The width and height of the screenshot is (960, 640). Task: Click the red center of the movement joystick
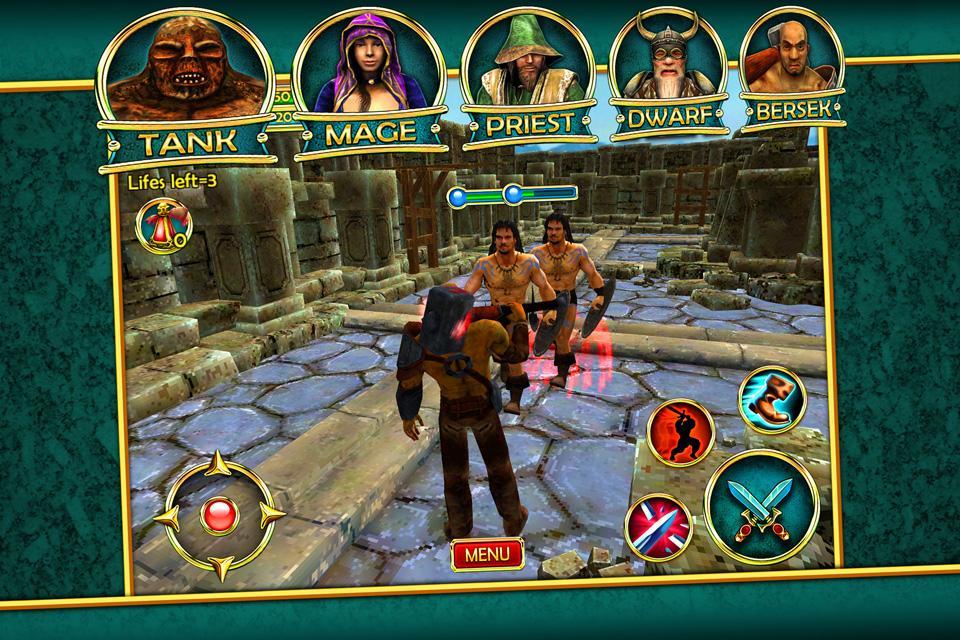click(x=217, y=516)
